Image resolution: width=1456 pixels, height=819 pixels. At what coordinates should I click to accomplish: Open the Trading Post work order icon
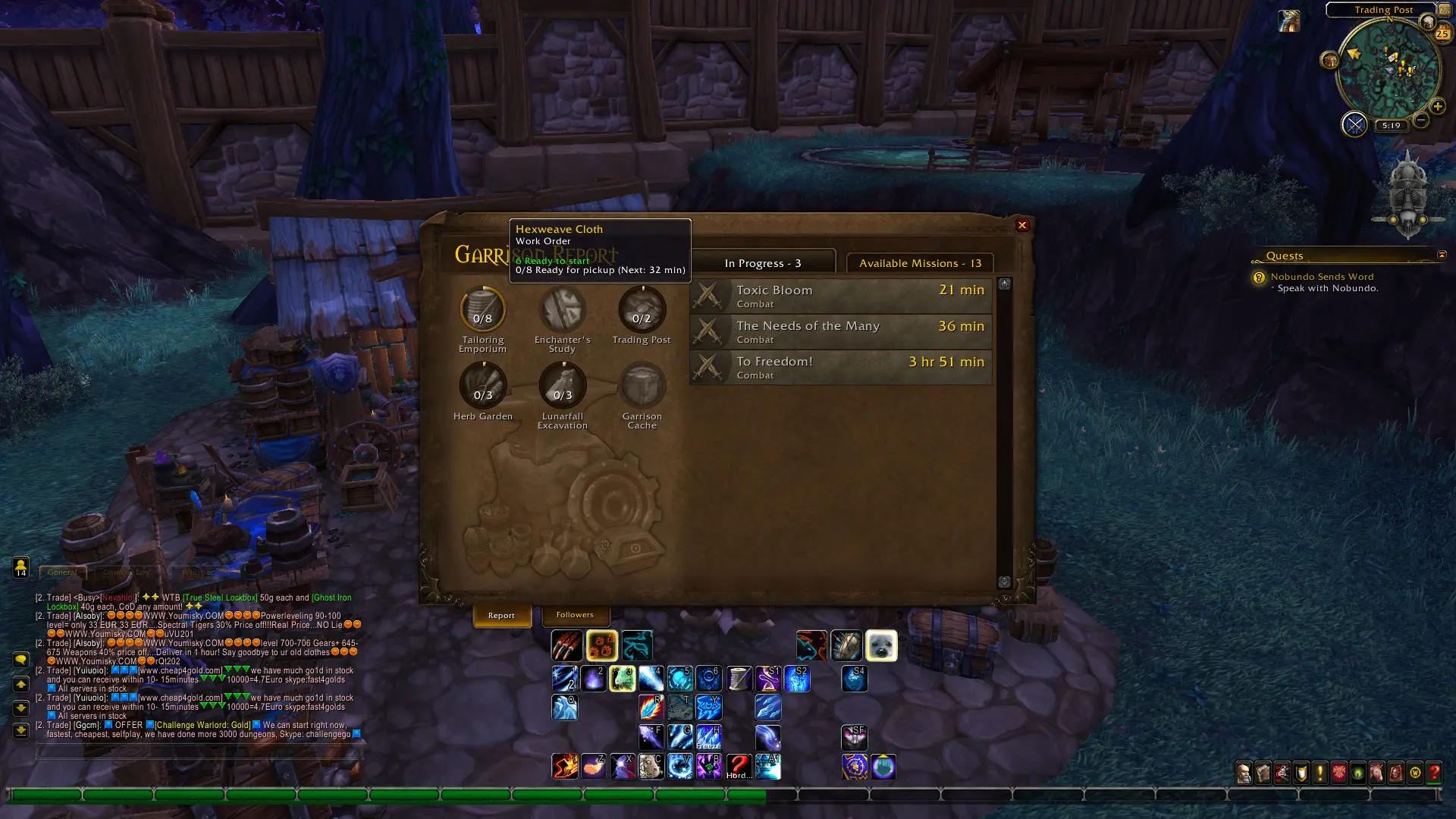pos(642,310)
